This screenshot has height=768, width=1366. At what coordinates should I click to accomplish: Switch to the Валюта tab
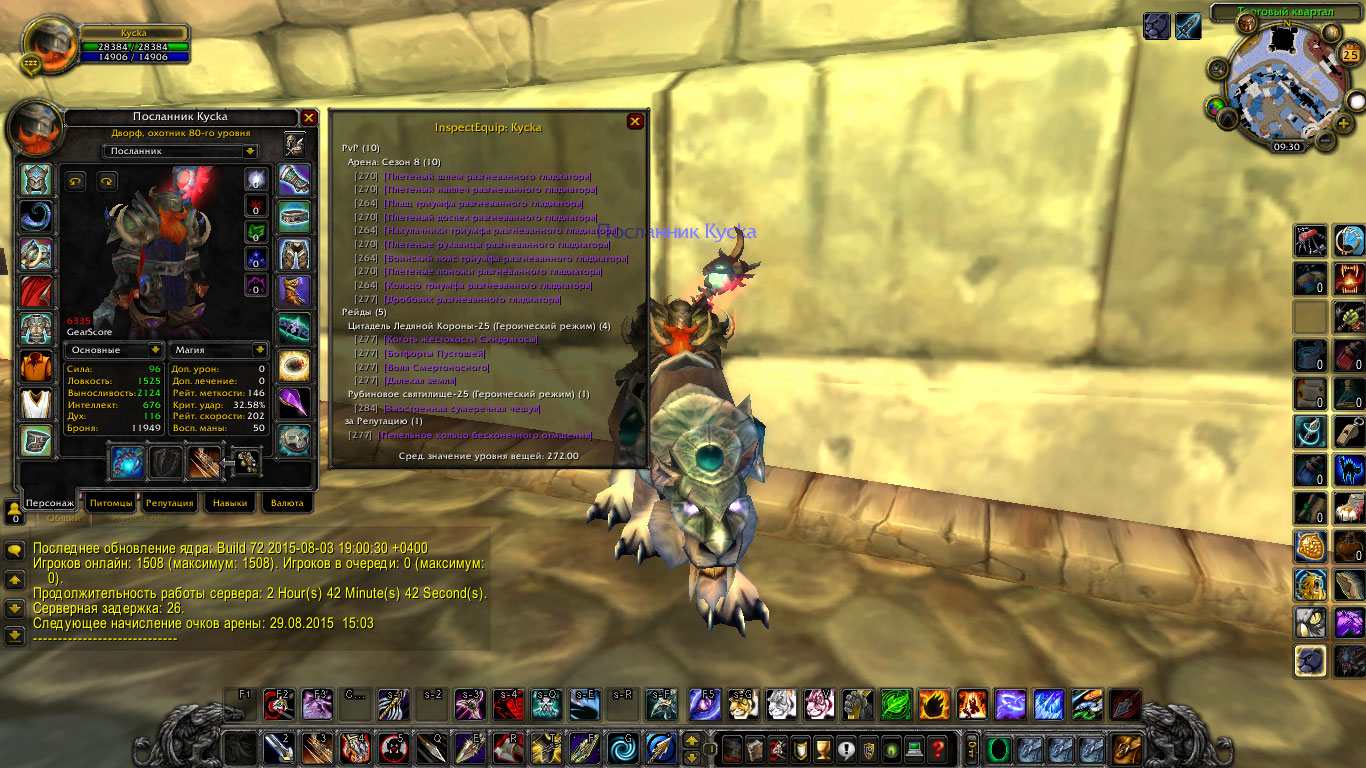[287, 503]
